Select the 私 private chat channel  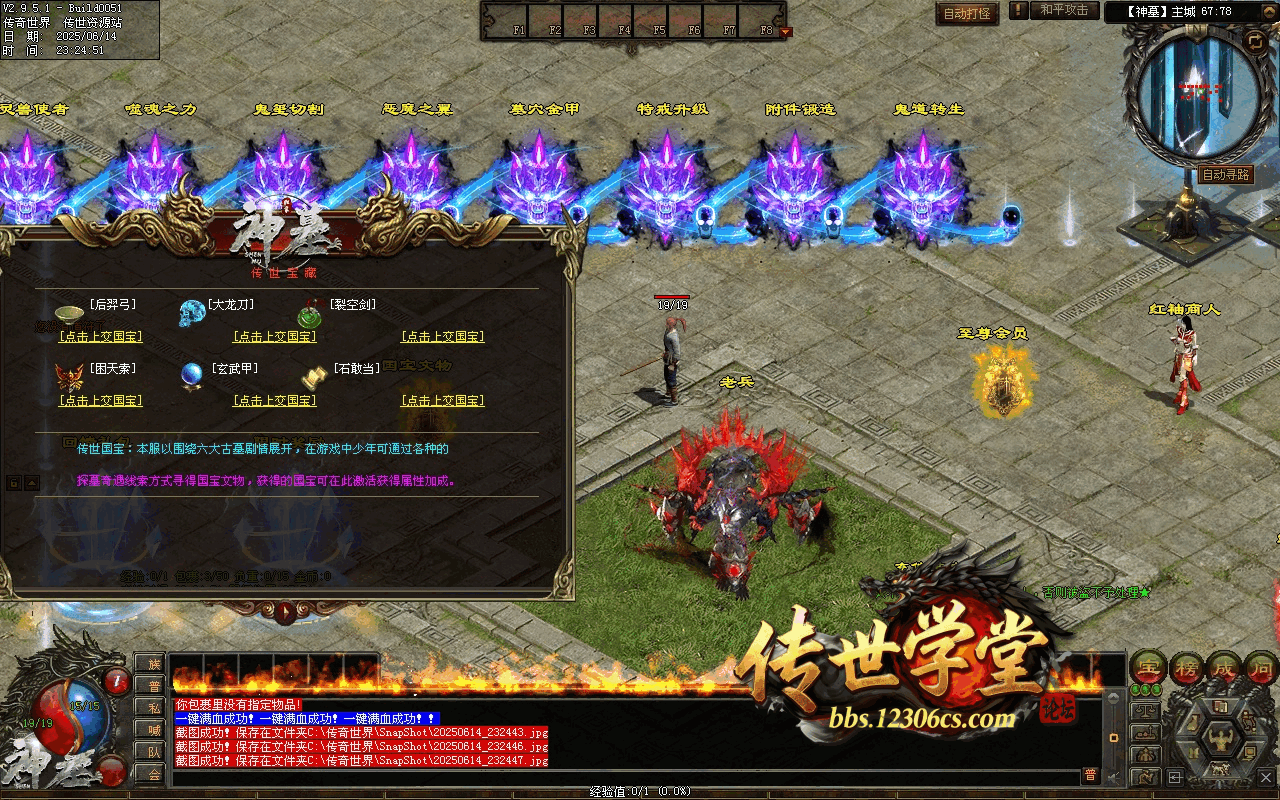[x=153, y=708]
